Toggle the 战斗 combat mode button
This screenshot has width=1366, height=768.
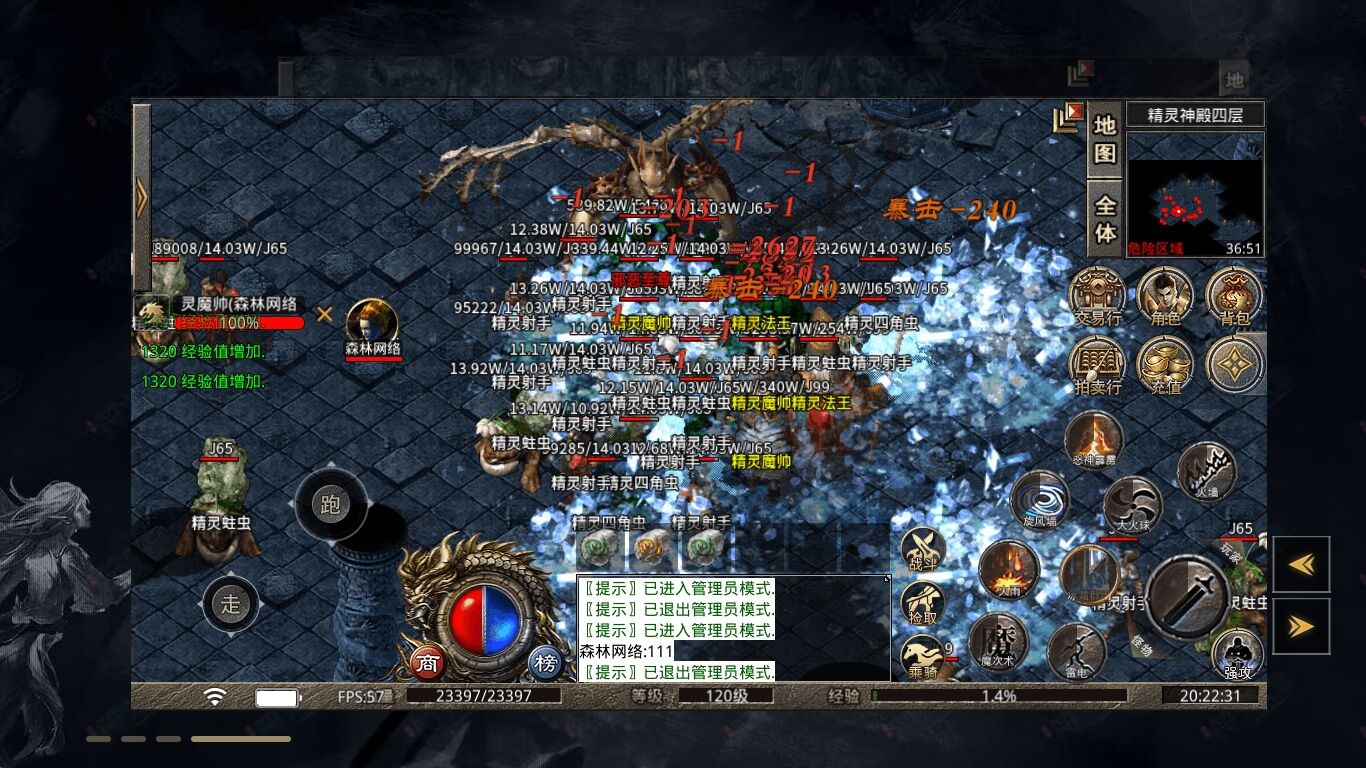(922, 549)
